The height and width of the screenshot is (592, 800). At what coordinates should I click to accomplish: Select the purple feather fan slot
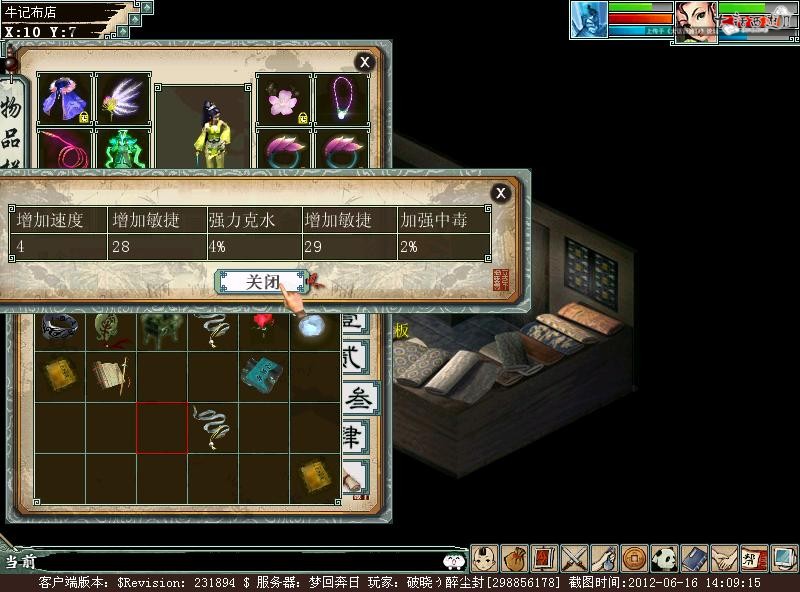(123, 98)
